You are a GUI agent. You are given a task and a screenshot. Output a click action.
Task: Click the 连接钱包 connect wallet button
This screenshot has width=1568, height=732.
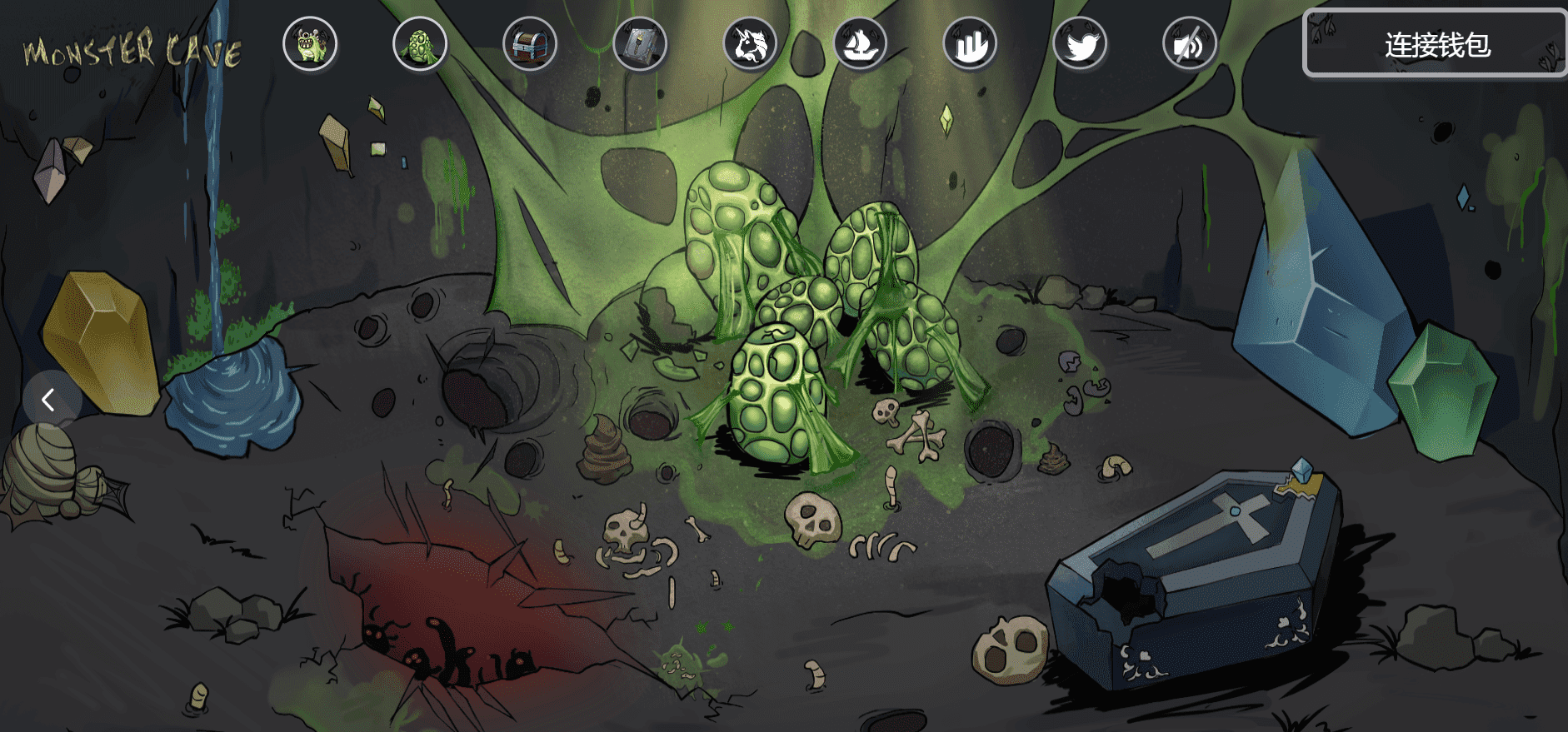tap(1436, 44)
